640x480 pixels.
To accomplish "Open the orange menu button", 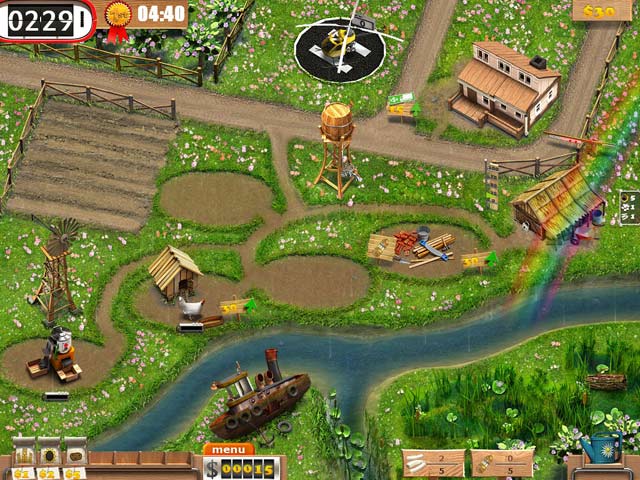I will pos(228,449).
